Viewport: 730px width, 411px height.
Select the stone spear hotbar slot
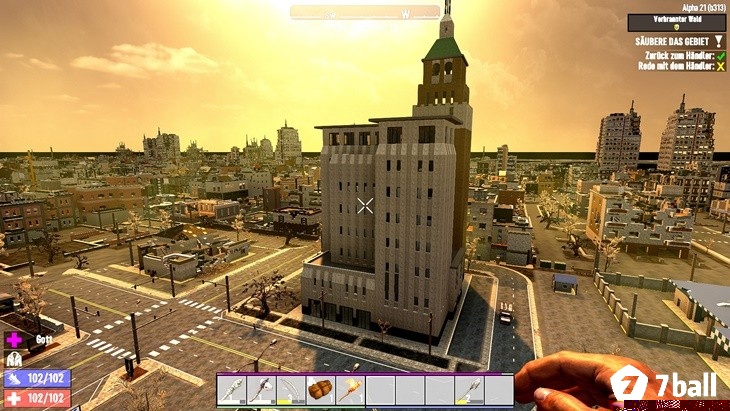click(x=469, y=390)
